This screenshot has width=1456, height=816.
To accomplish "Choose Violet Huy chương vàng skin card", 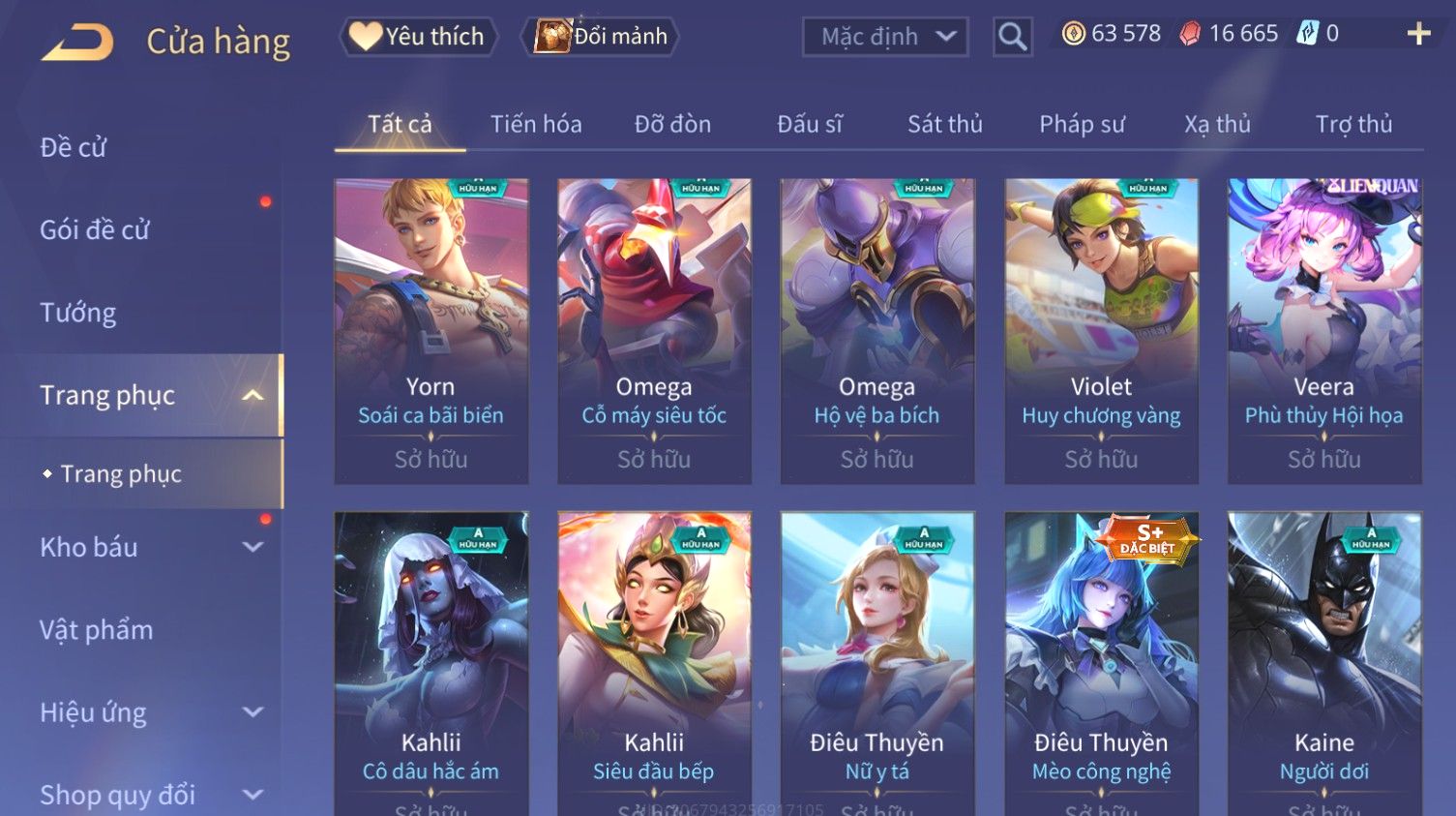I will click(x=1101, y=330).
